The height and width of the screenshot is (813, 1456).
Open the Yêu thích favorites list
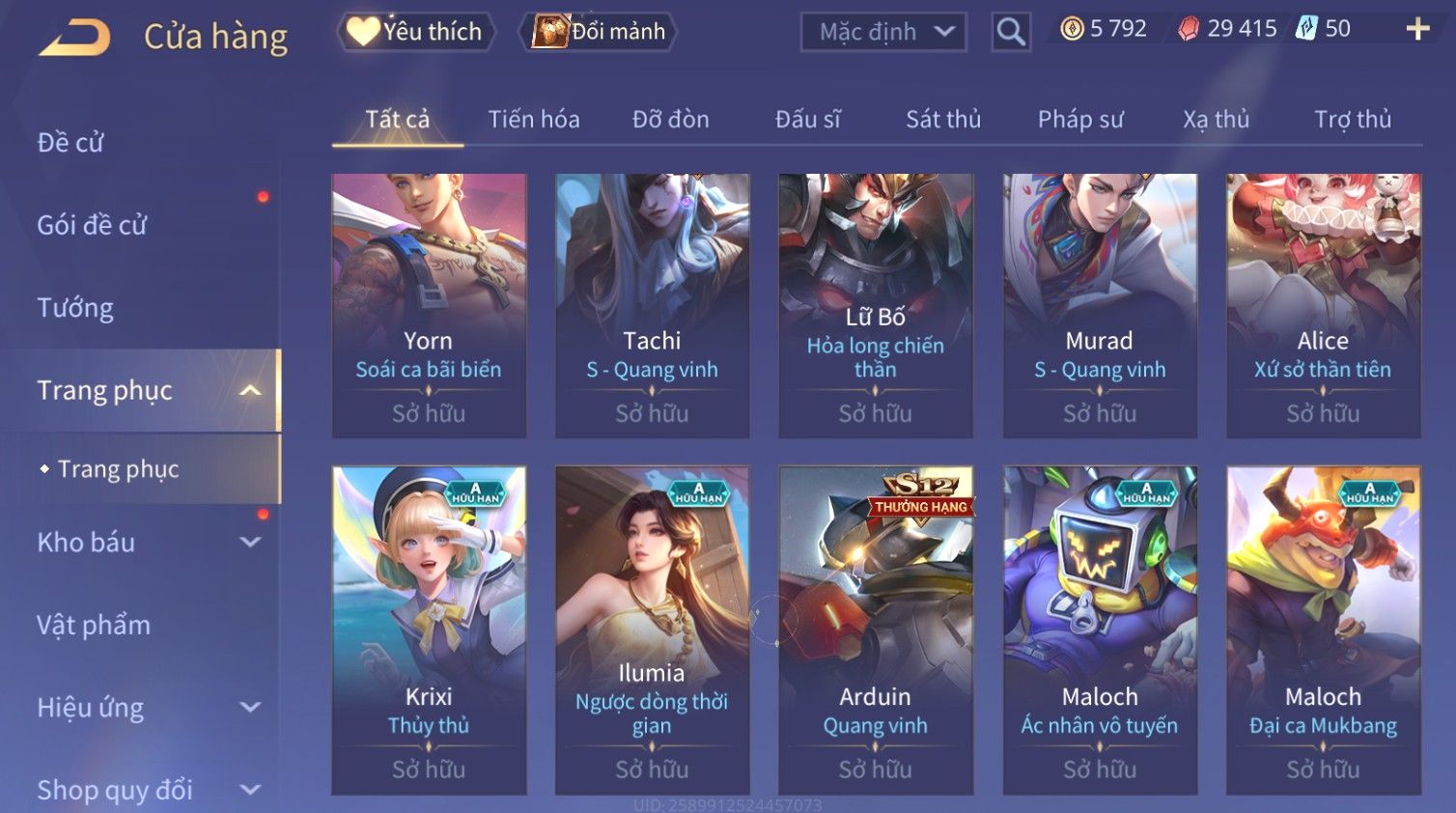pos(416,32)
